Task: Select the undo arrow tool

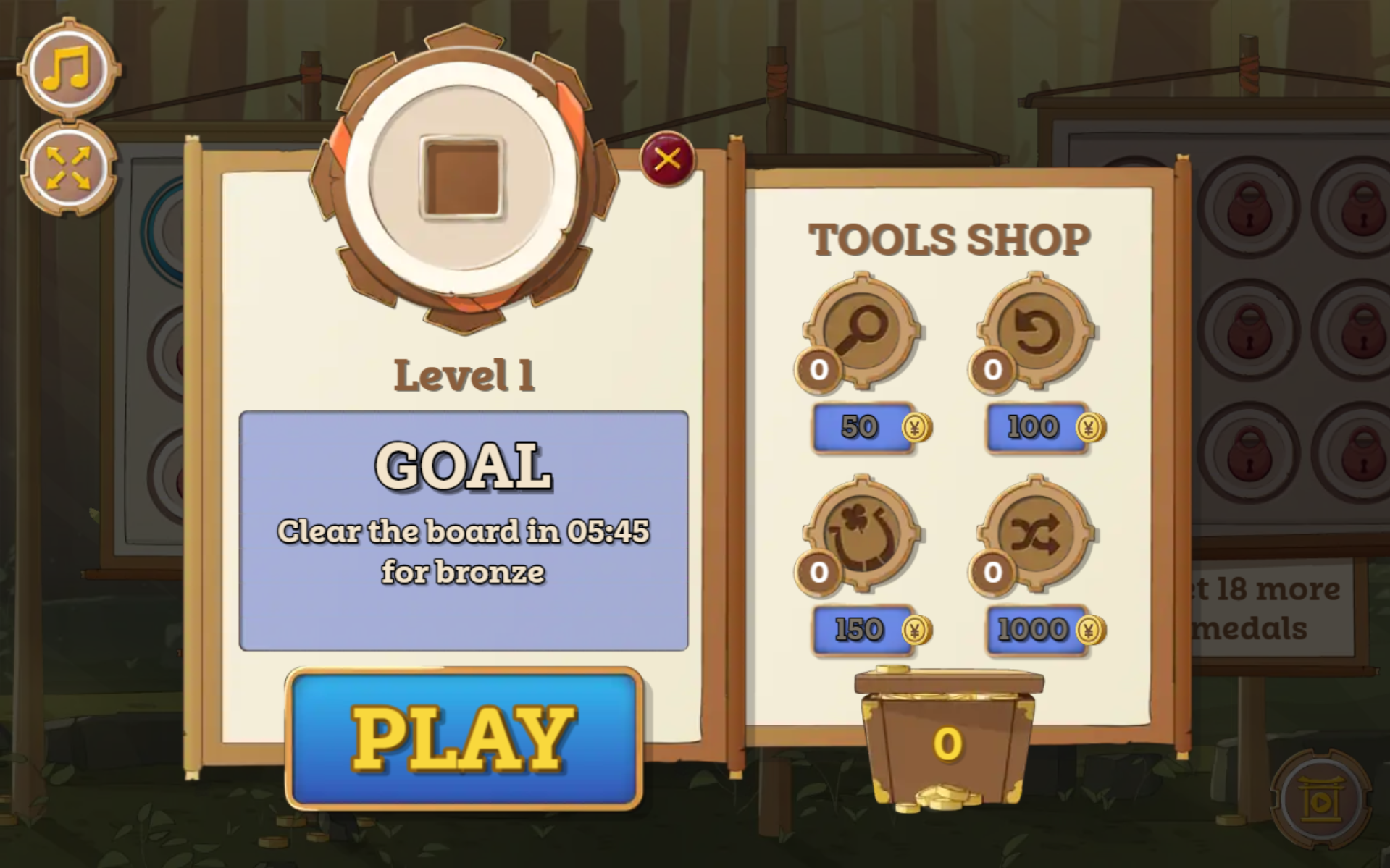Action: coord(1036,332)
